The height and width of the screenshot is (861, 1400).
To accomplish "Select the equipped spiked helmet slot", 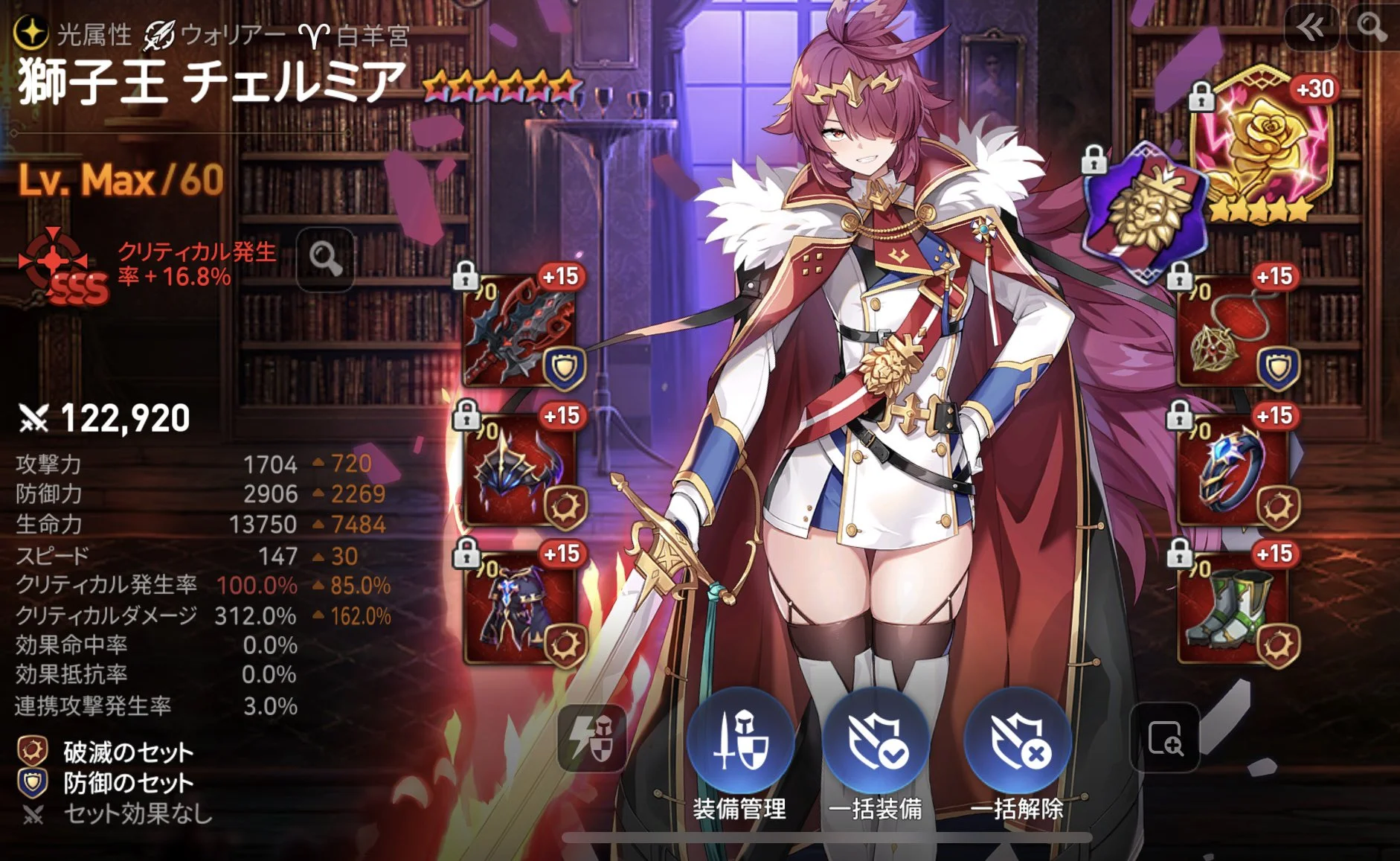I will tap(519, 470).
